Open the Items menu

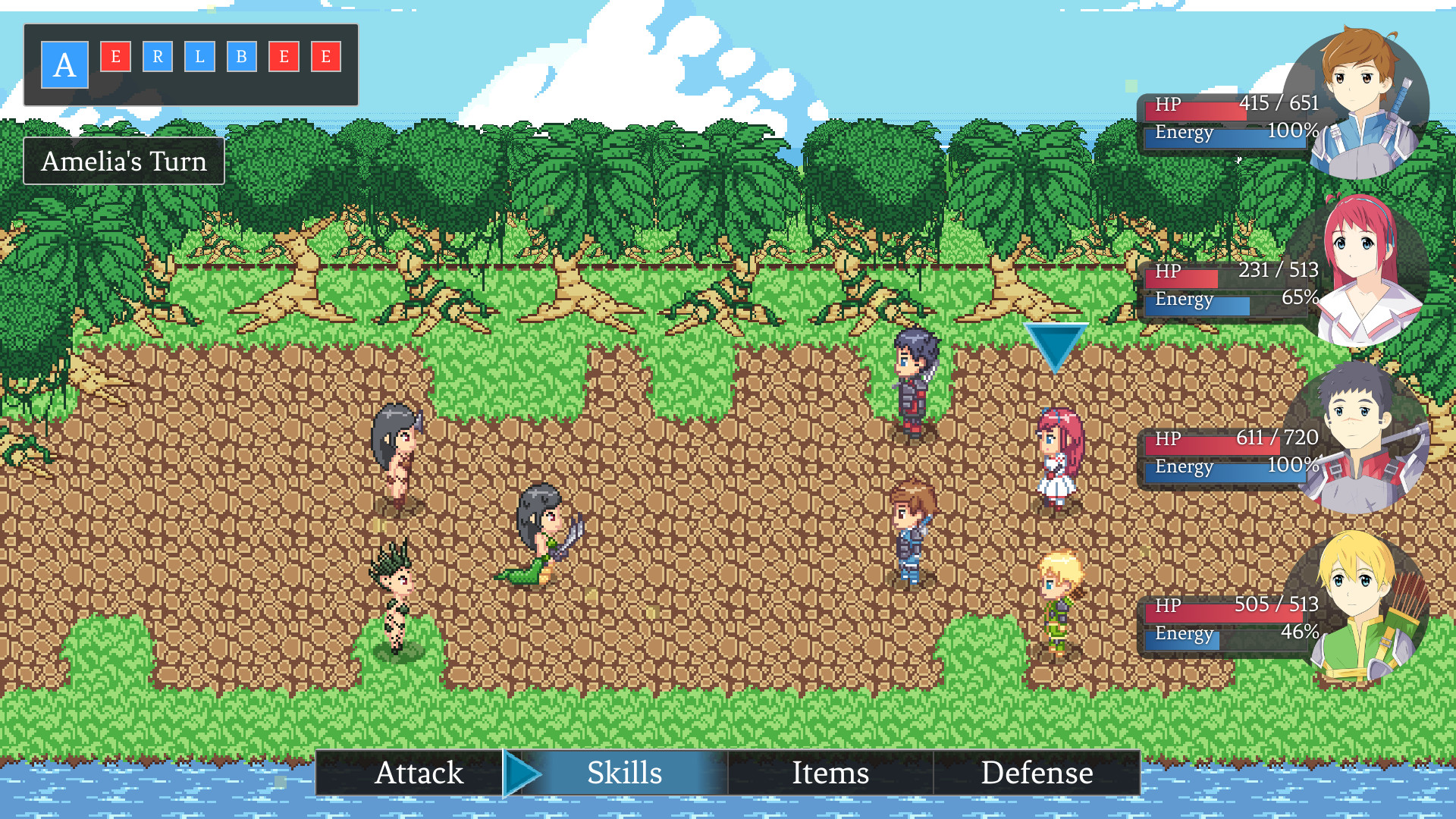coord(830,773)
